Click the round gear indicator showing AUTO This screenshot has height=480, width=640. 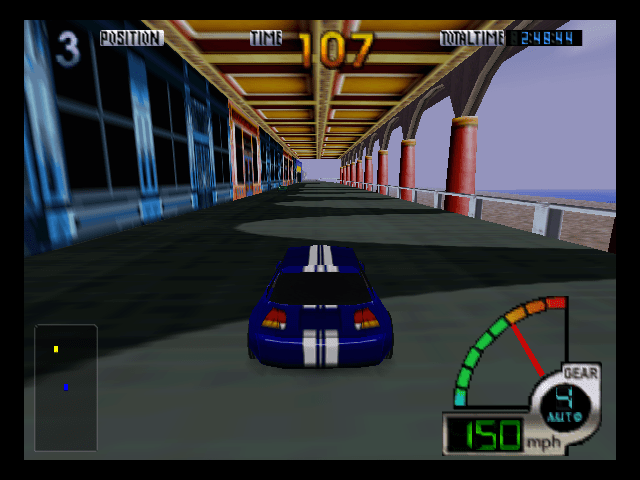click(x=567, y=399)
